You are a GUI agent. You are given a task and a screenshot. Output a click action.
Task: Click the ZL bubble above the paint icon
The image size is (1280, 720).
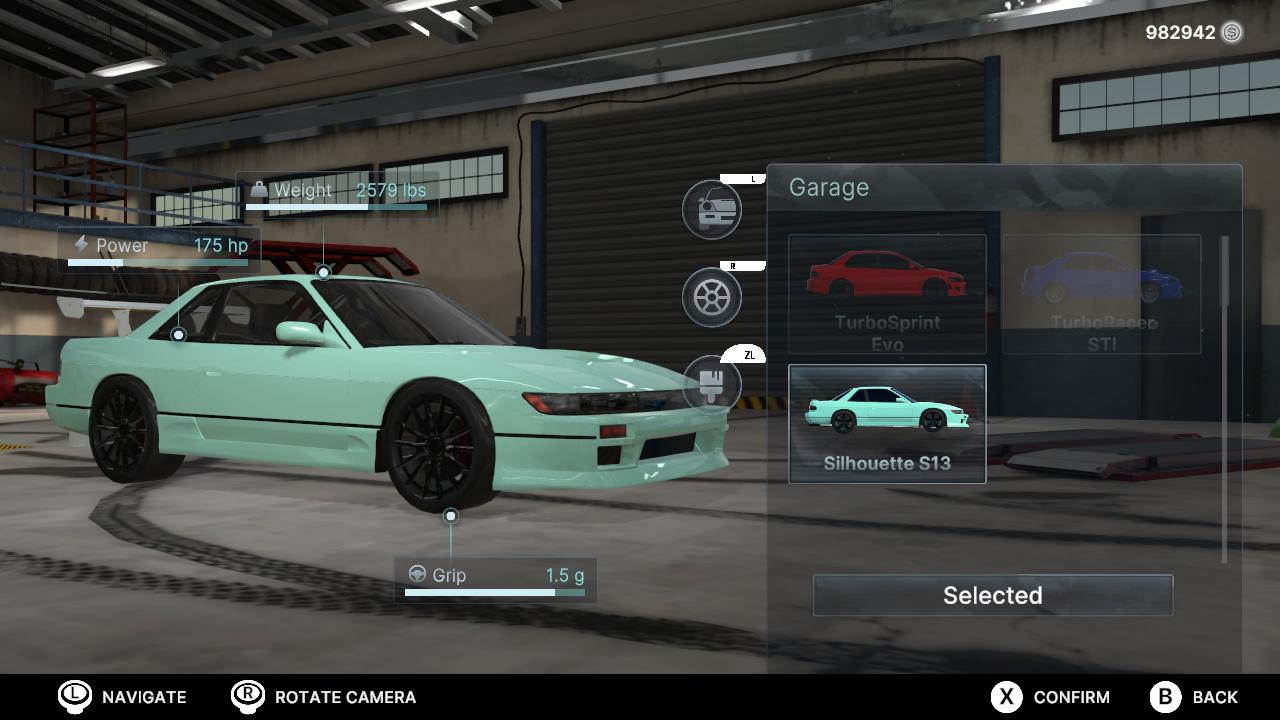coord(744,353)
